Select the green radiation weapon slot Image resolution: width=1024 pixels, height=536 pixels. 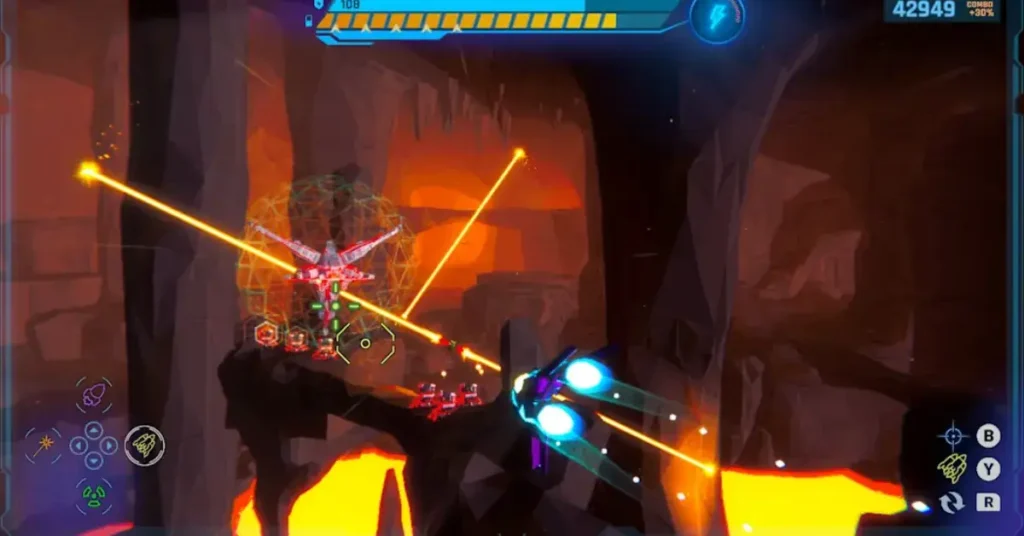pyautogui.click(x=93, y=494)
